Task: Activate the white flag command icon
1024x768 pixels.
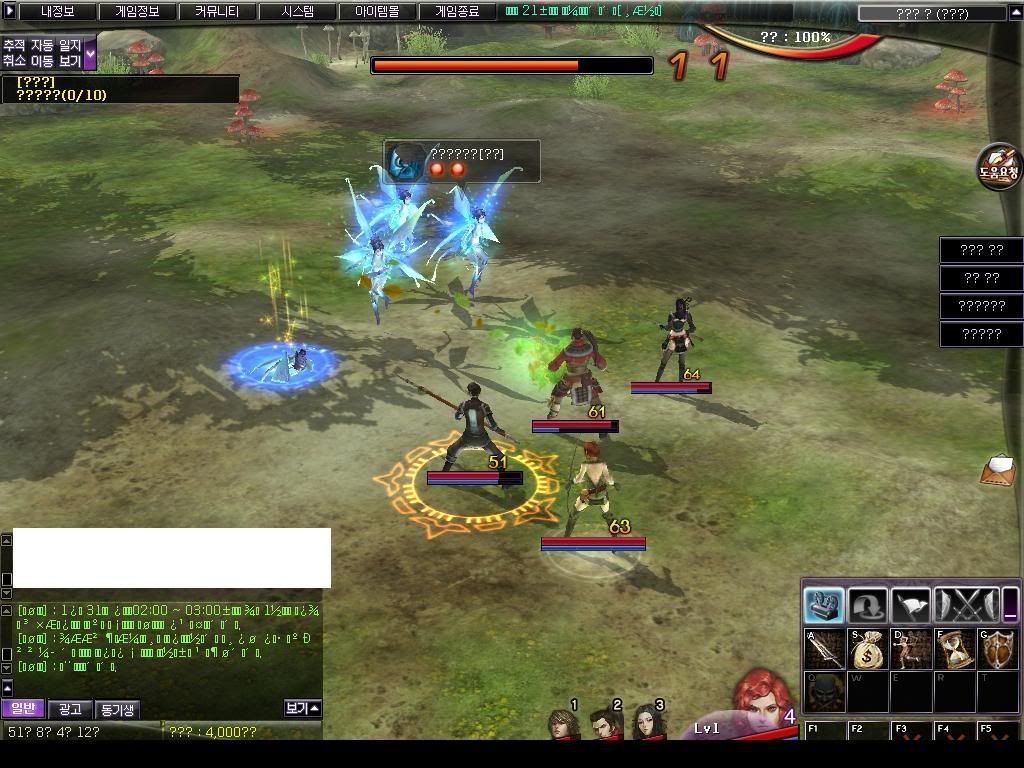Action: coord(910,605)
